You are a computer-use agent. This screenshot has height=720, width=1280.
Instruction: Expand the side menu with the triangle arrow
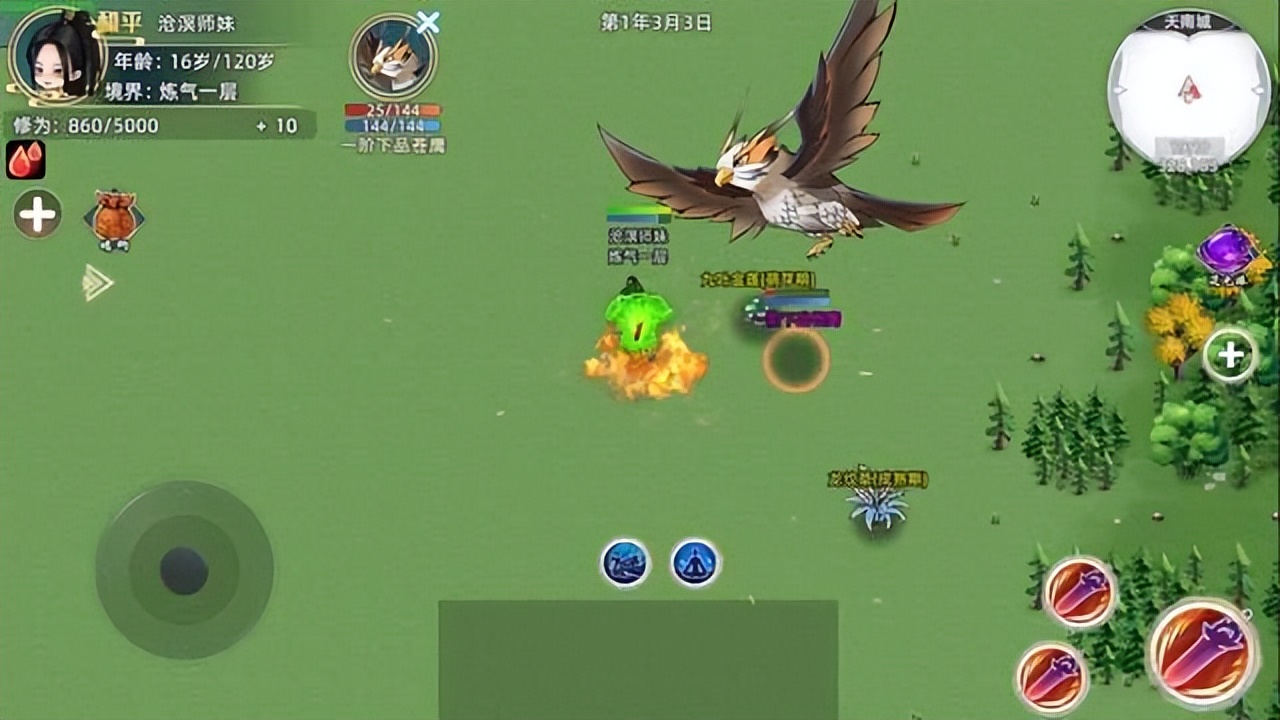(97, 283)
